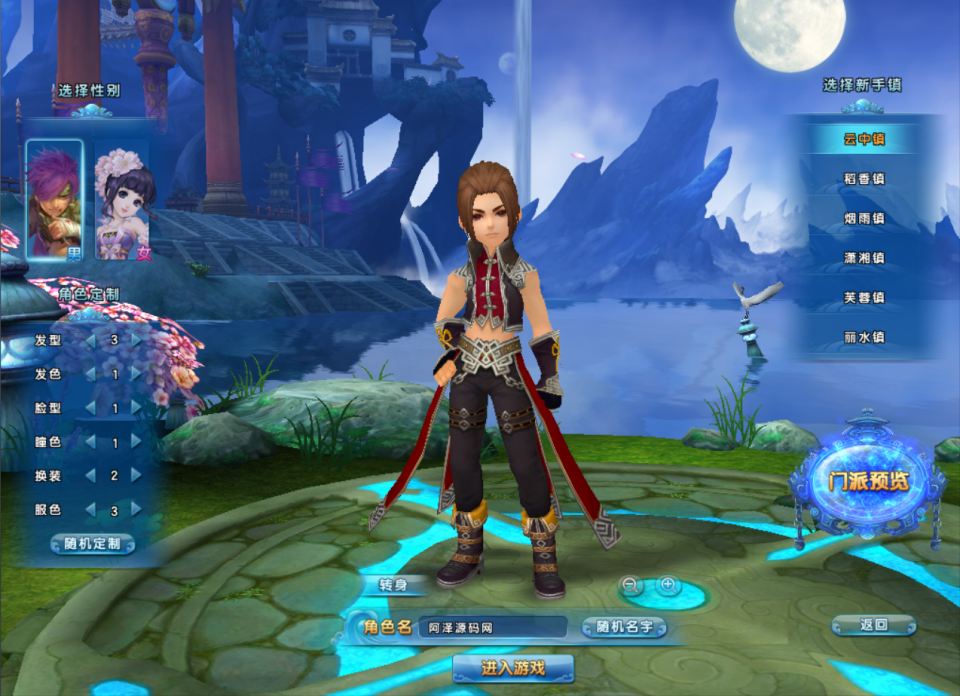Choose 丽水镇 as starting town
This screenshot has height=696, width=960.
pos(864,338)
